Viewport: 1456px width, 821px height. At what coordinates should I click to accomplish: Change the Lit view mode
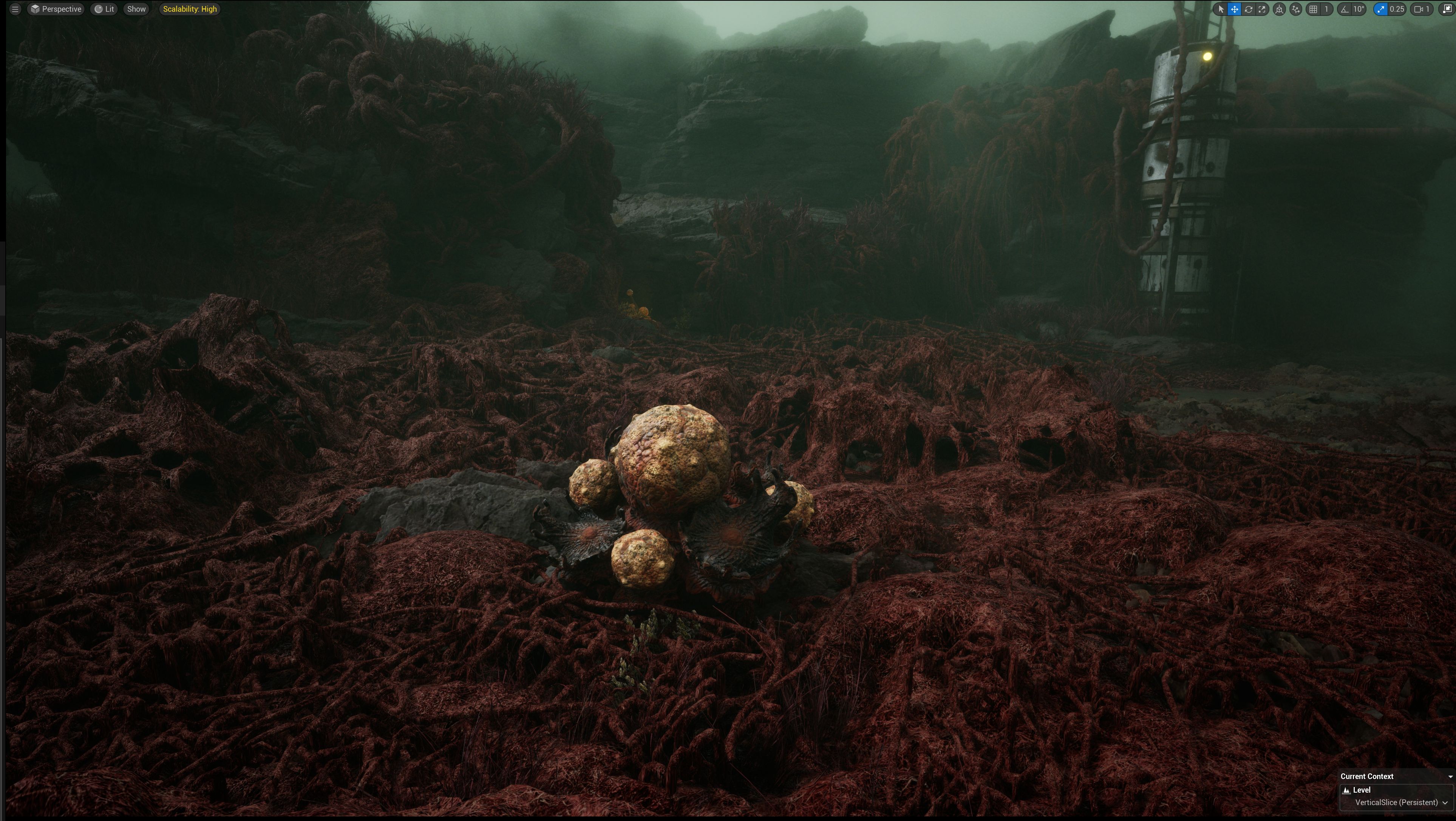pos(105,9)
